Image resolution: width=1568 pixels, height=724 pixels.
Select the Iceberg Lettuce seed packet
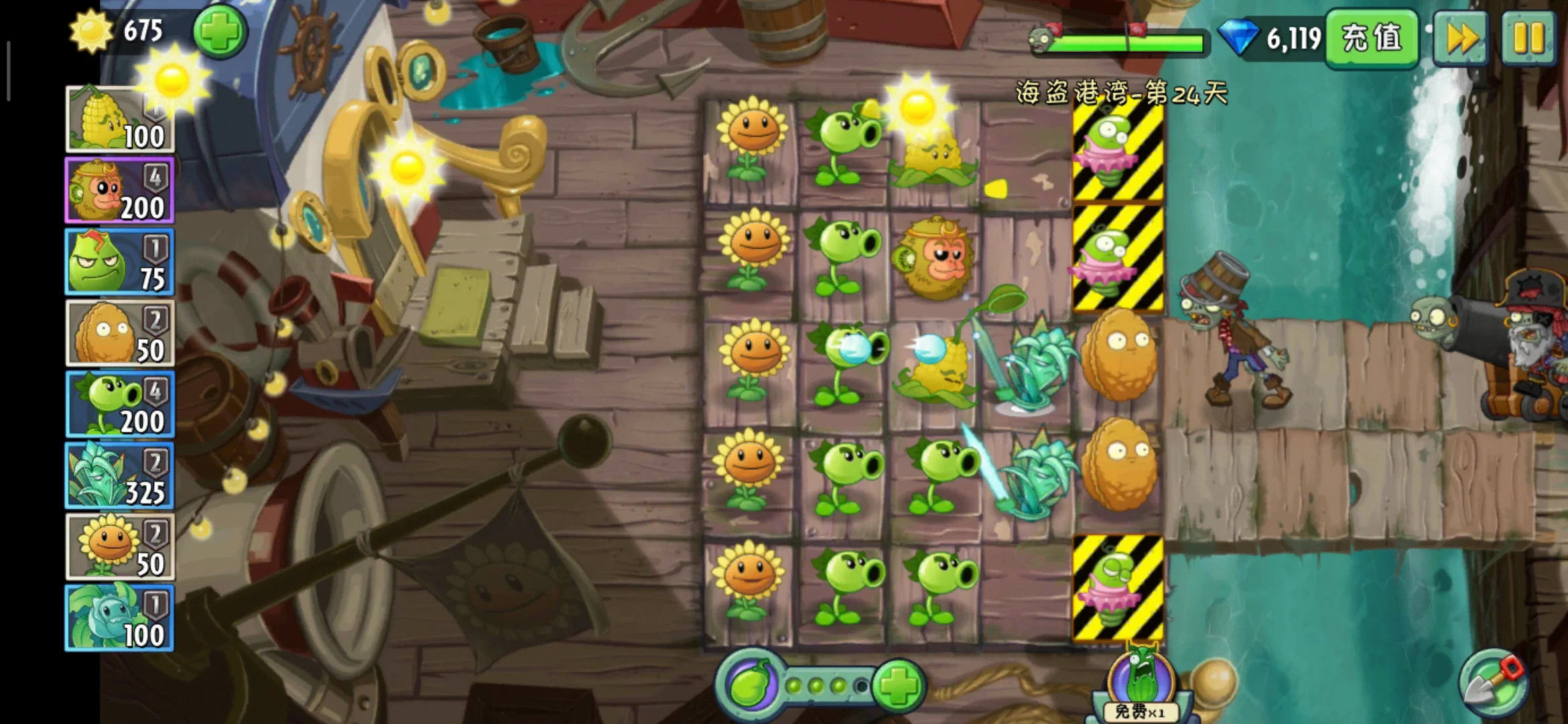pos(119,617)
